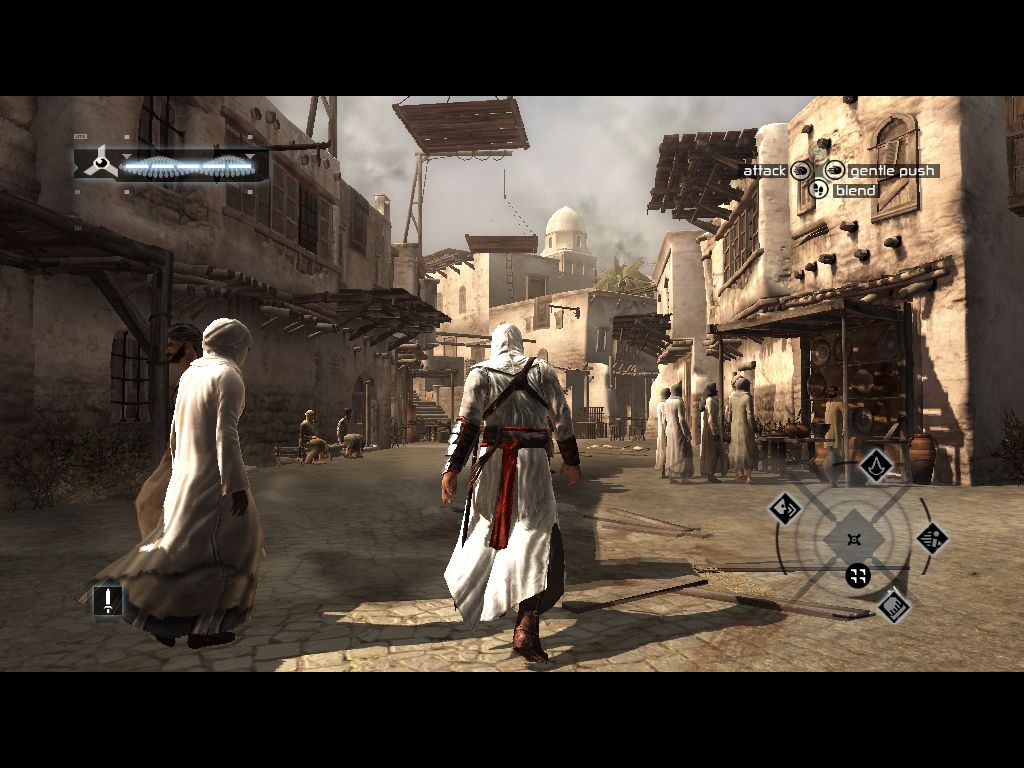1024x768 pixels.
Task: Click the round four-bracket target icon
Action: click(x=857, y=575)
